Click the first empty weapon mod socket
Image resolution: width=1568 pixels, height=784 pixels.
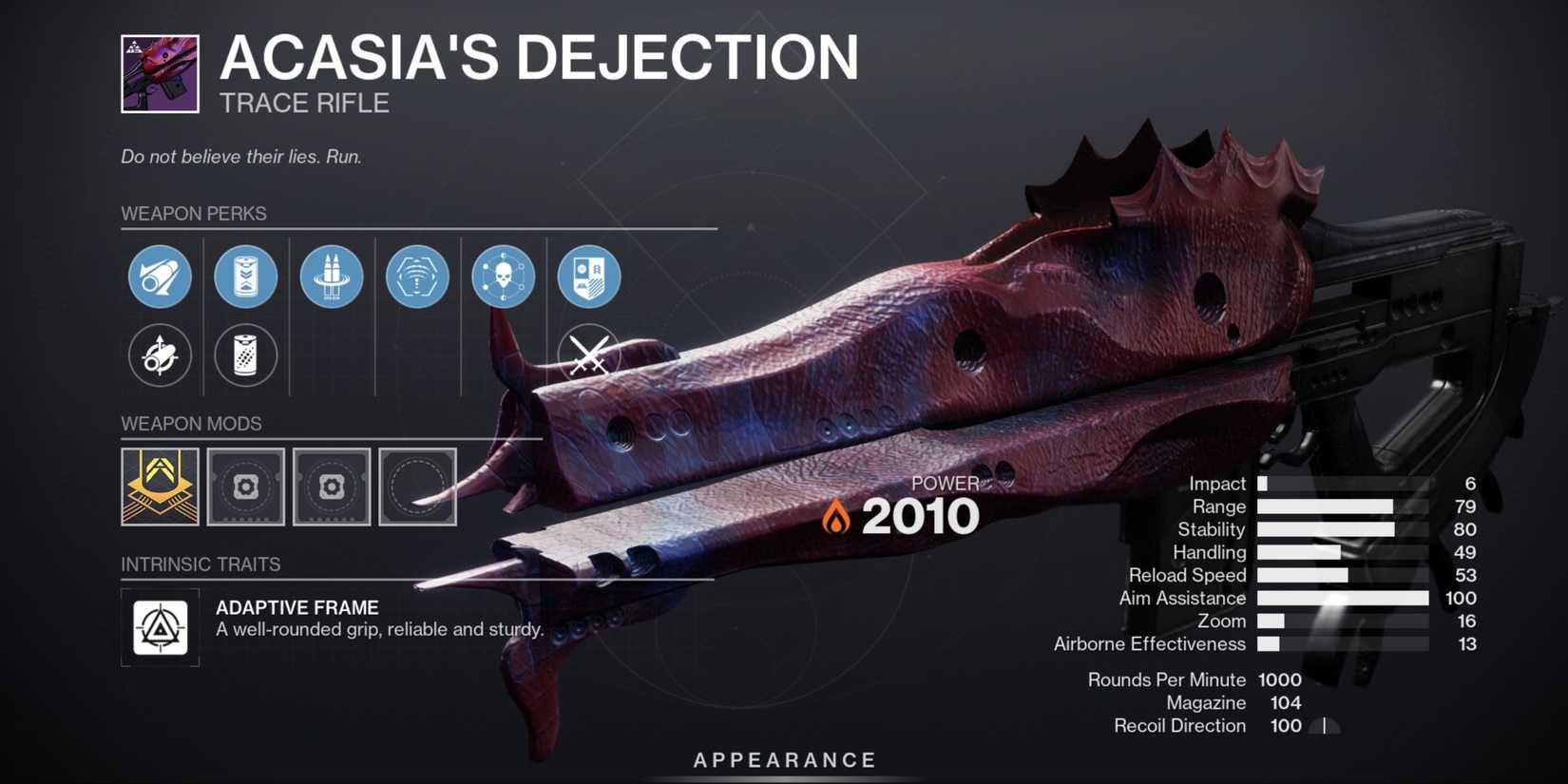pos(245,488)
